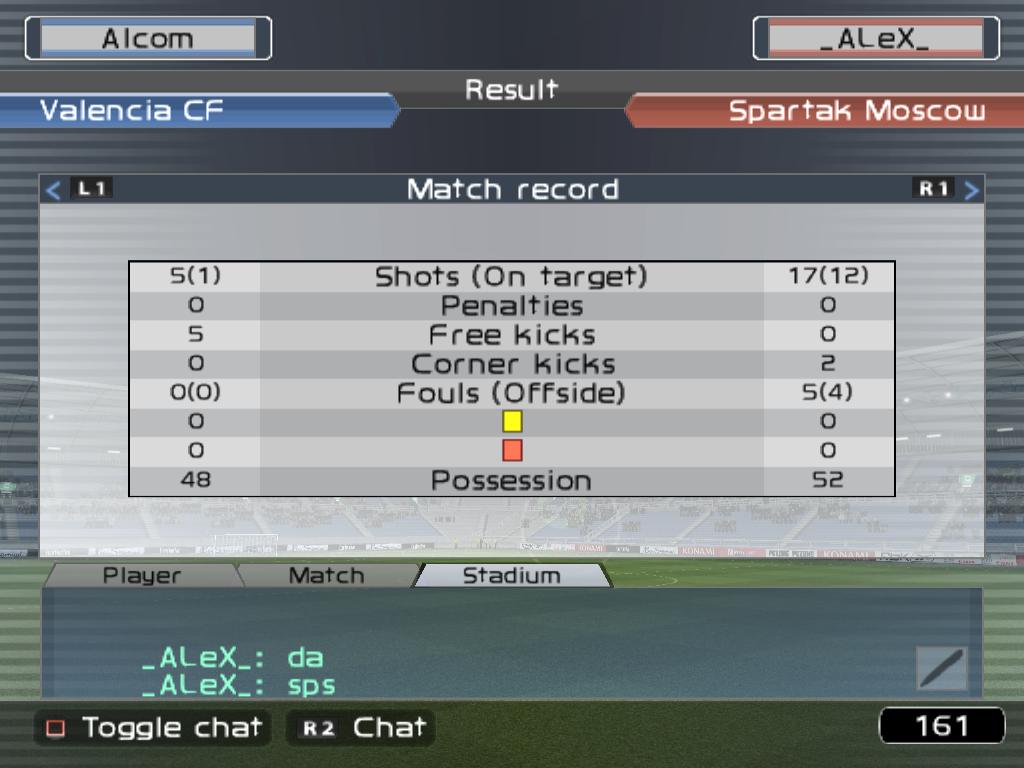
Task: Select the Alcom player name panel
Action: 148,39
